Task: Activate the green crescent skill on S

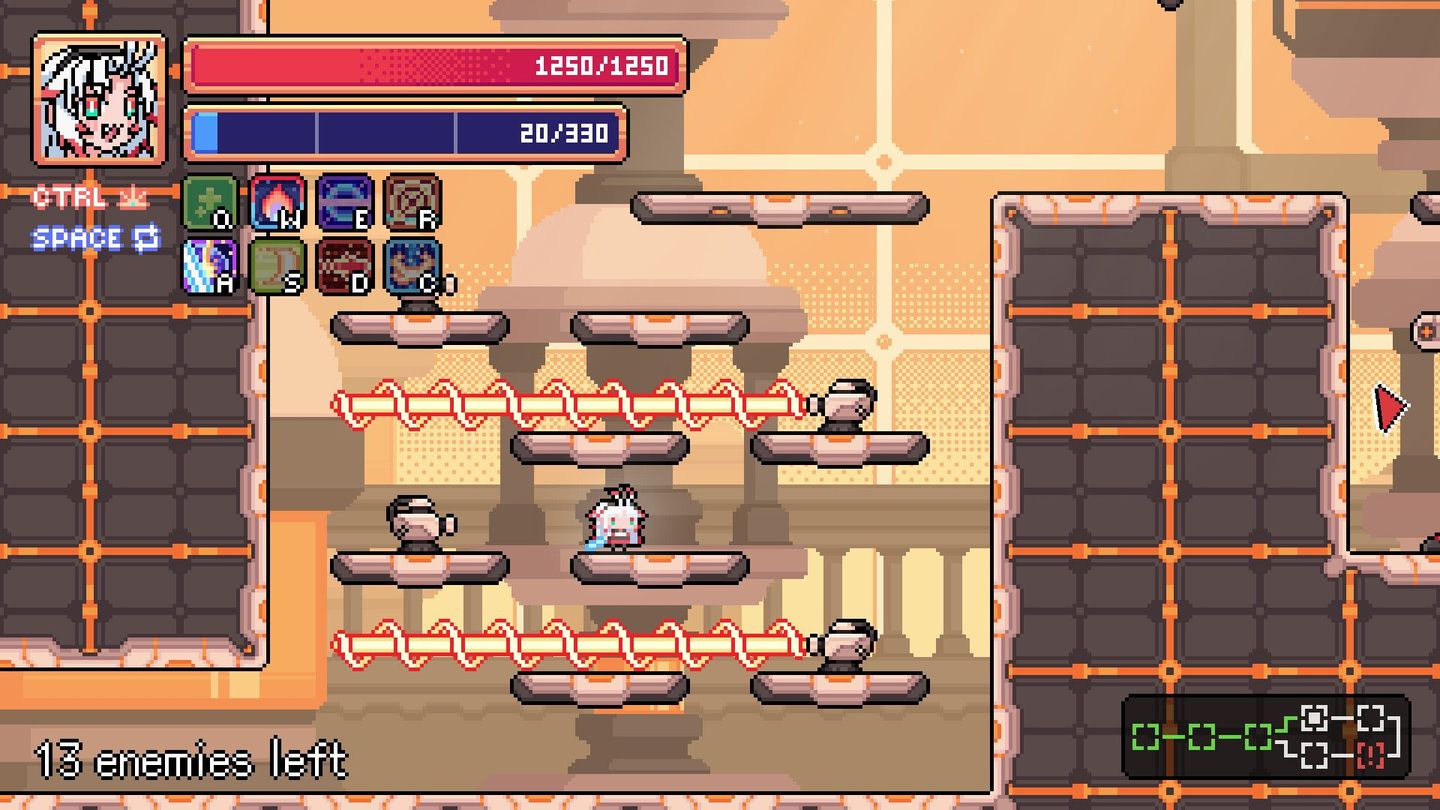Action: click(x=277, y=266)
